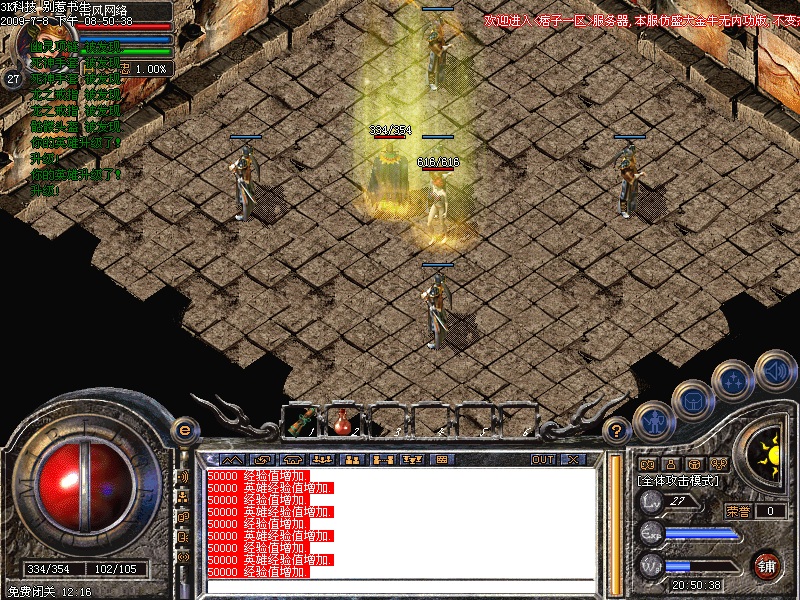
Task: Toggle sound with the speaker button
Action: [x=774, y=368]
